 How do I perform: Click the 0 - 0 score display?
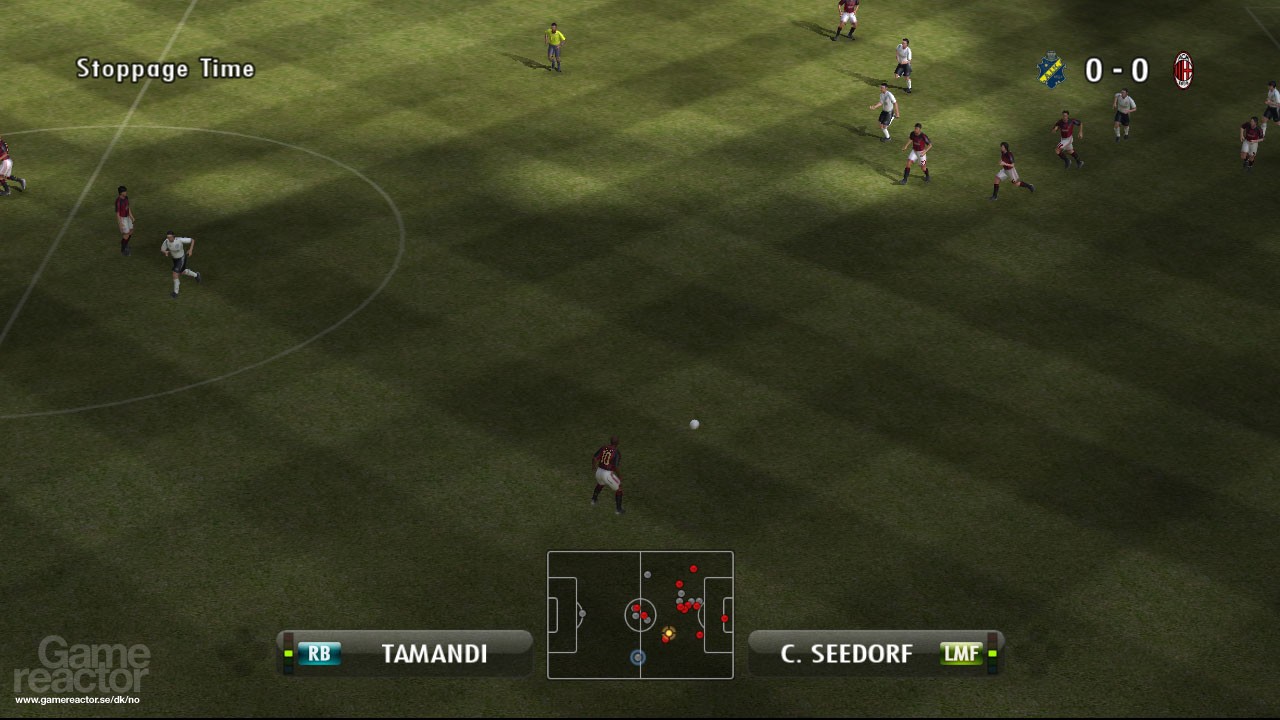coord(1116,70)
